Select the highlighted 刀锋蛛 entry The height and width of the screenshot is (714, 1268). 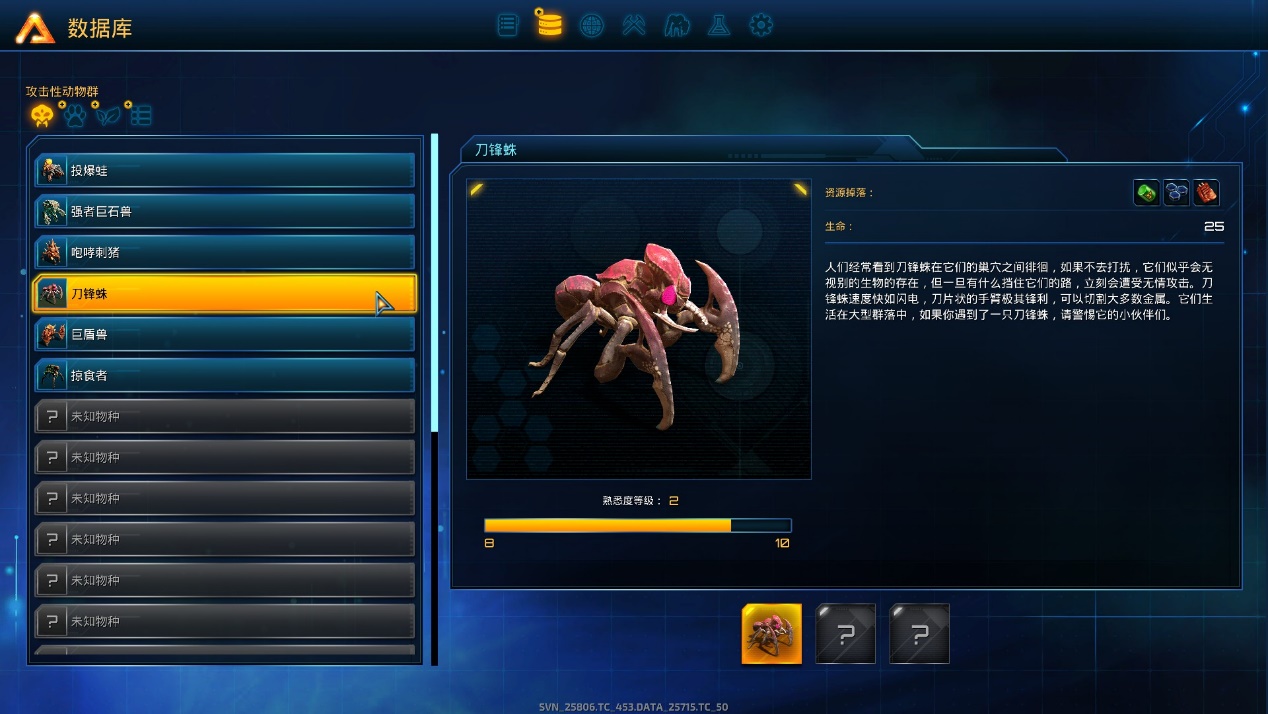point(224,294)
